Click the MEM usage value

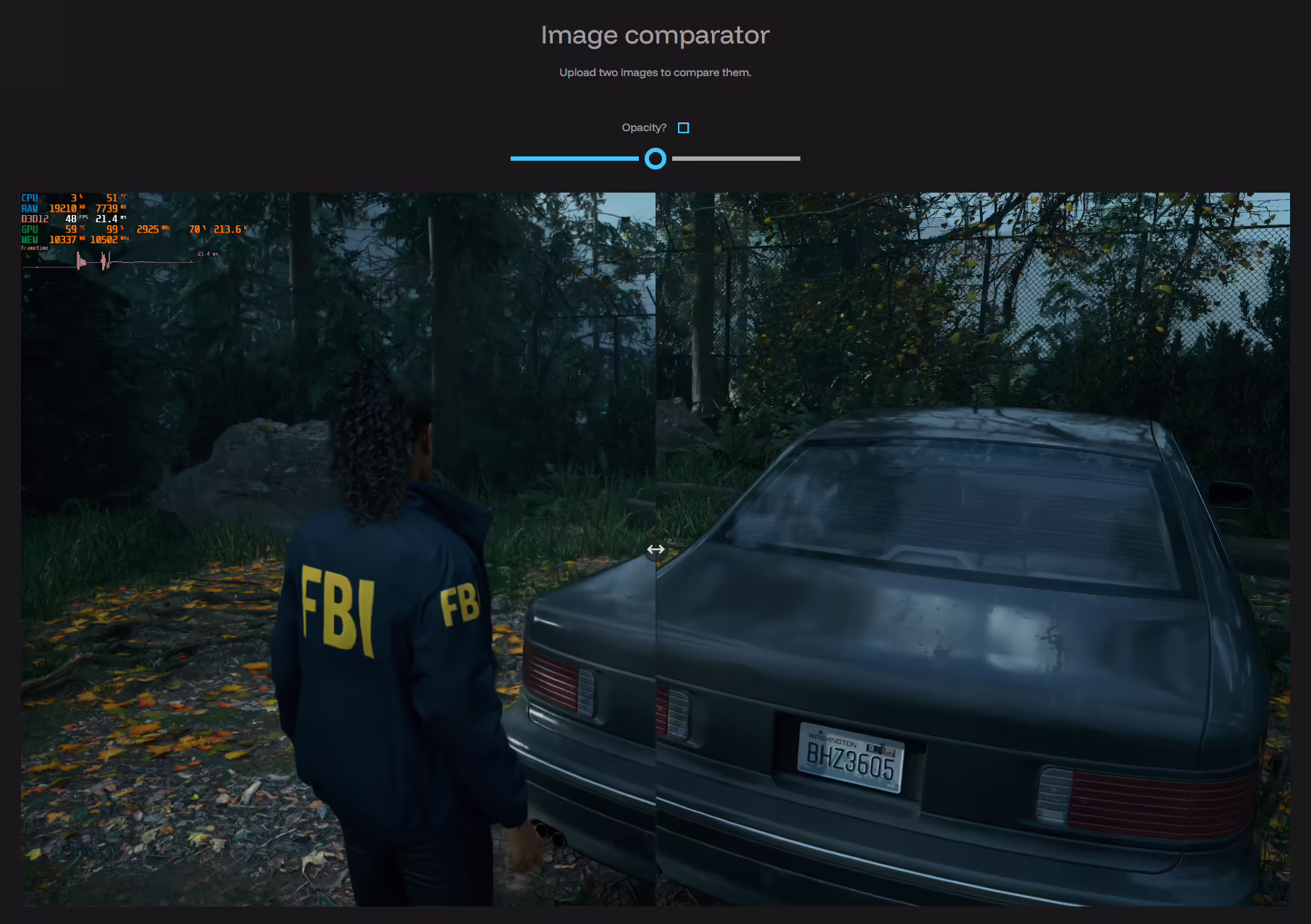[62, 239]
